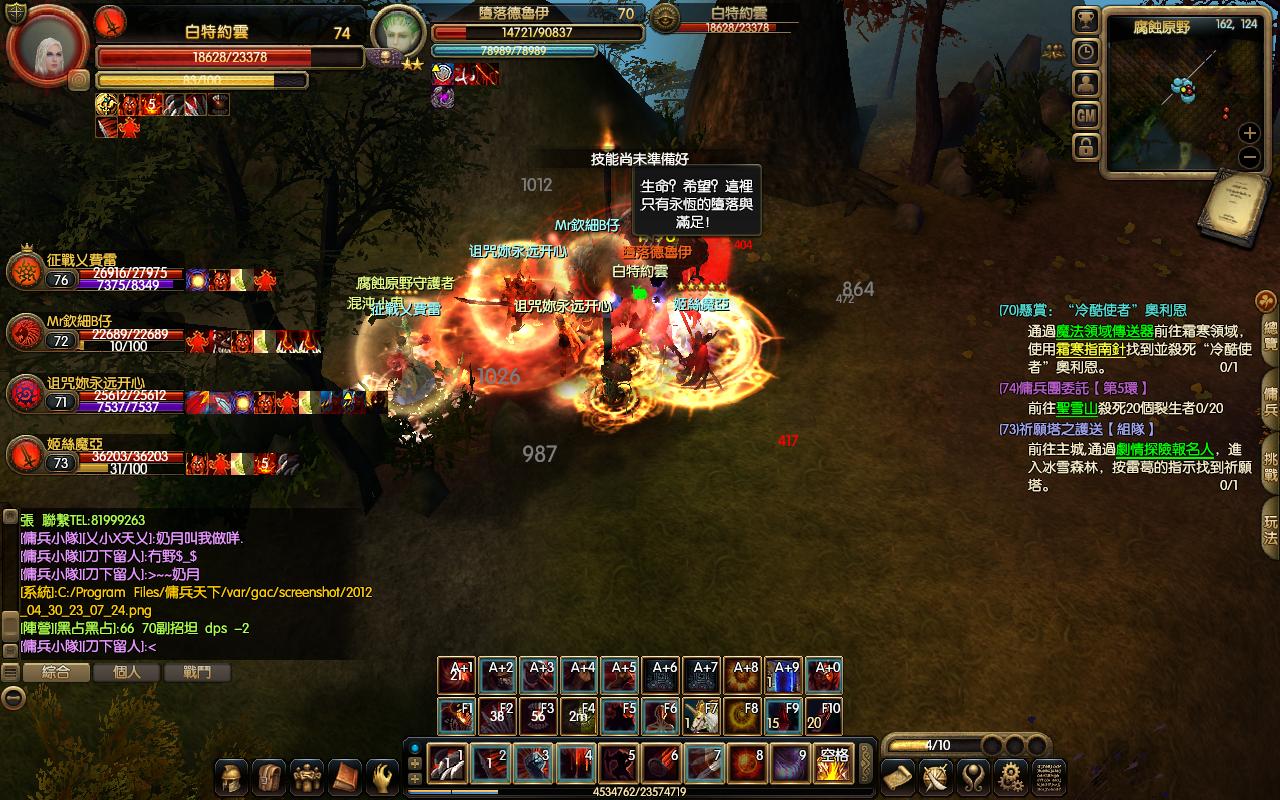Open the backpack inventory icon
Screen dimensions: 1280x800
pos(269,777)
